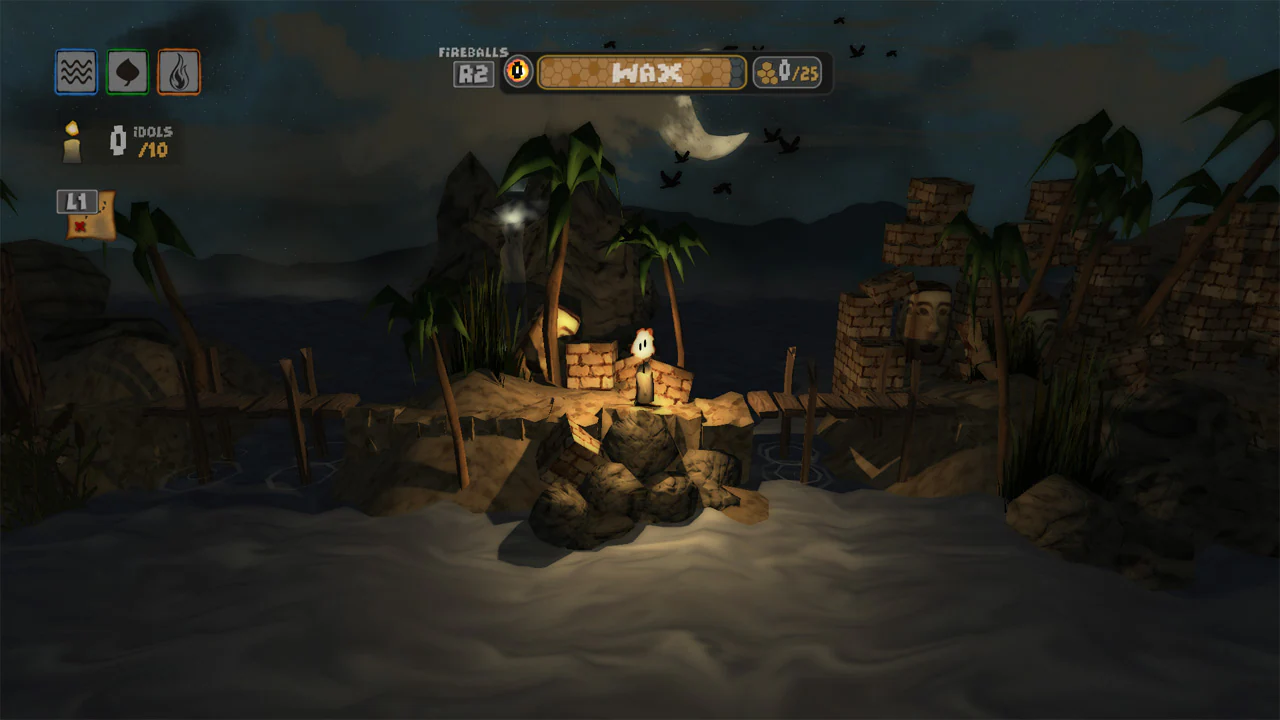The height and width of the screenshot is (720, 1280).
Task: Toggle the green-bordered leaf ability
Action: [x=128, y=71]
